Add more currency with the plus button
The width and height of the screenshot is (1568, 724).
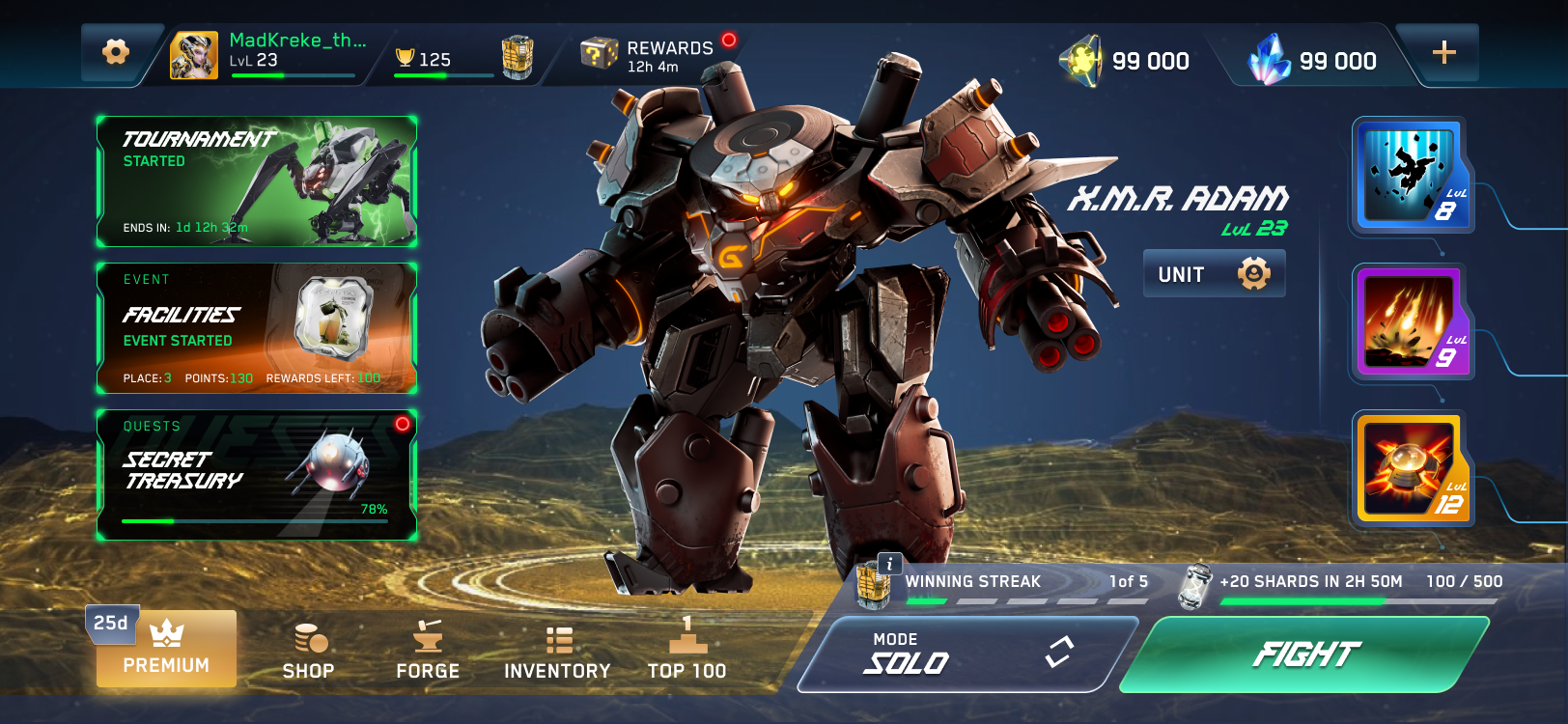(x=1443, y=53)
